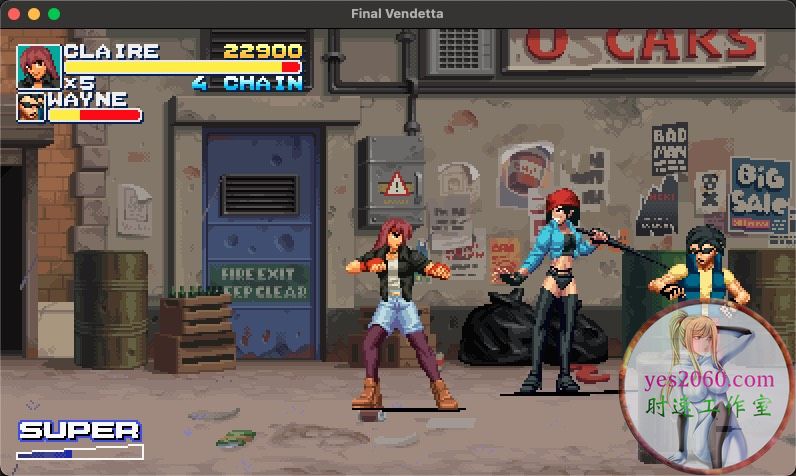Click Claire's player portrait

[38, 66]
